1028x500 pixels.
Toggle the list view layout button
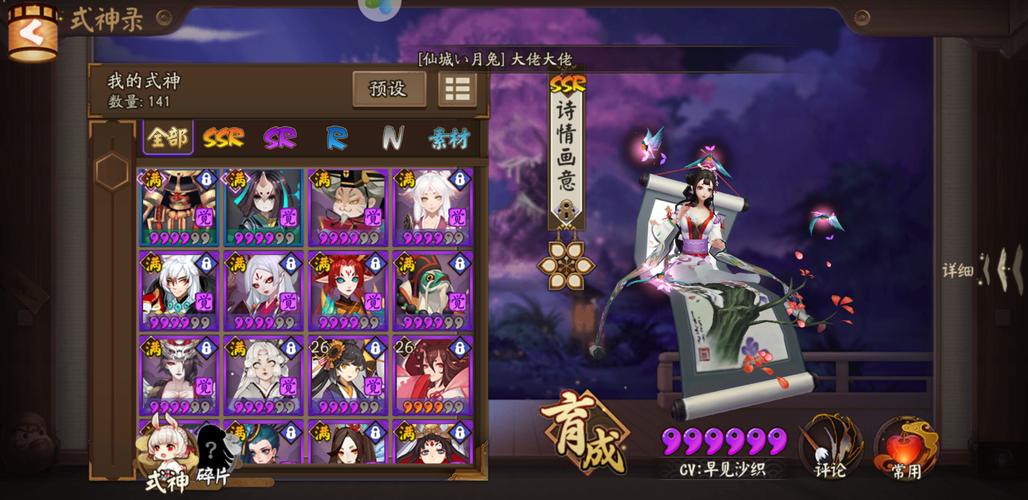457,89
